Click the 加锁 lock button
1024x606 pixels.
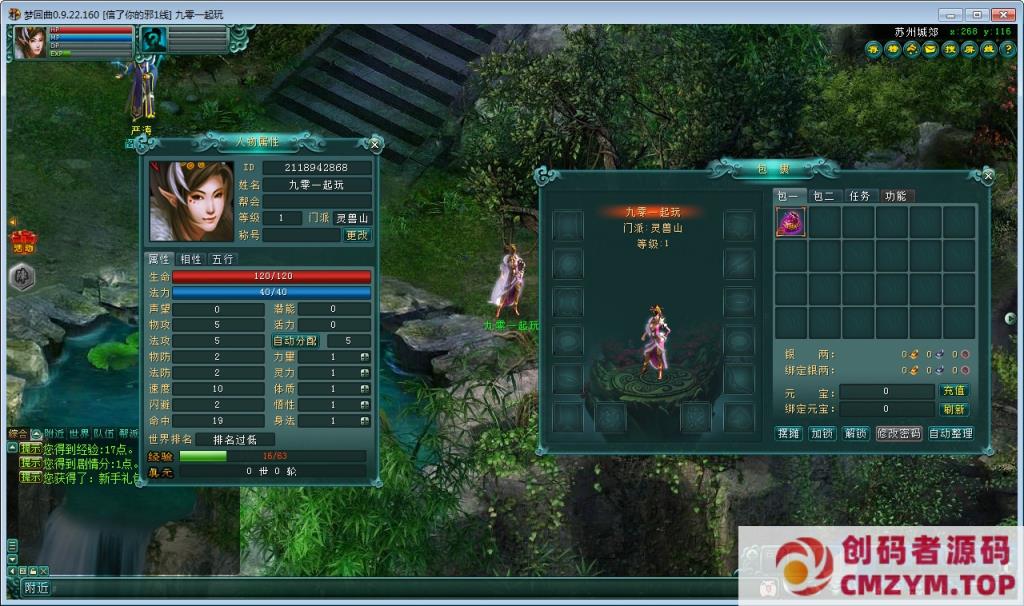pos(822,433)
